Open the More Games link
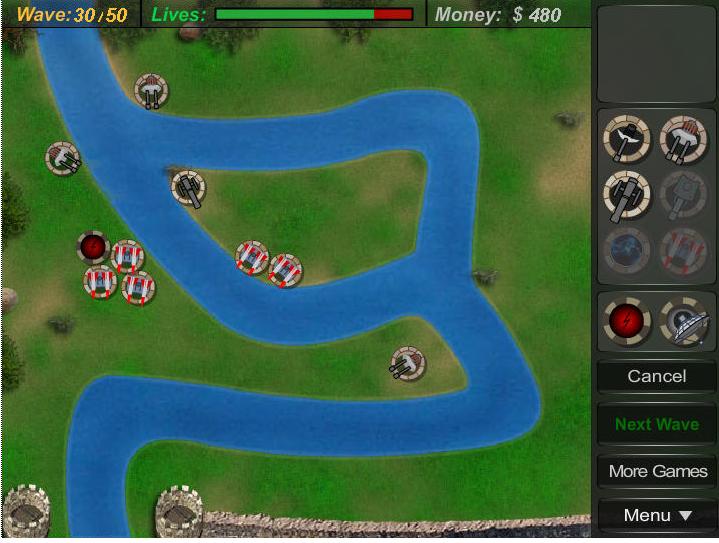719x543 pixels. (656, 471)
